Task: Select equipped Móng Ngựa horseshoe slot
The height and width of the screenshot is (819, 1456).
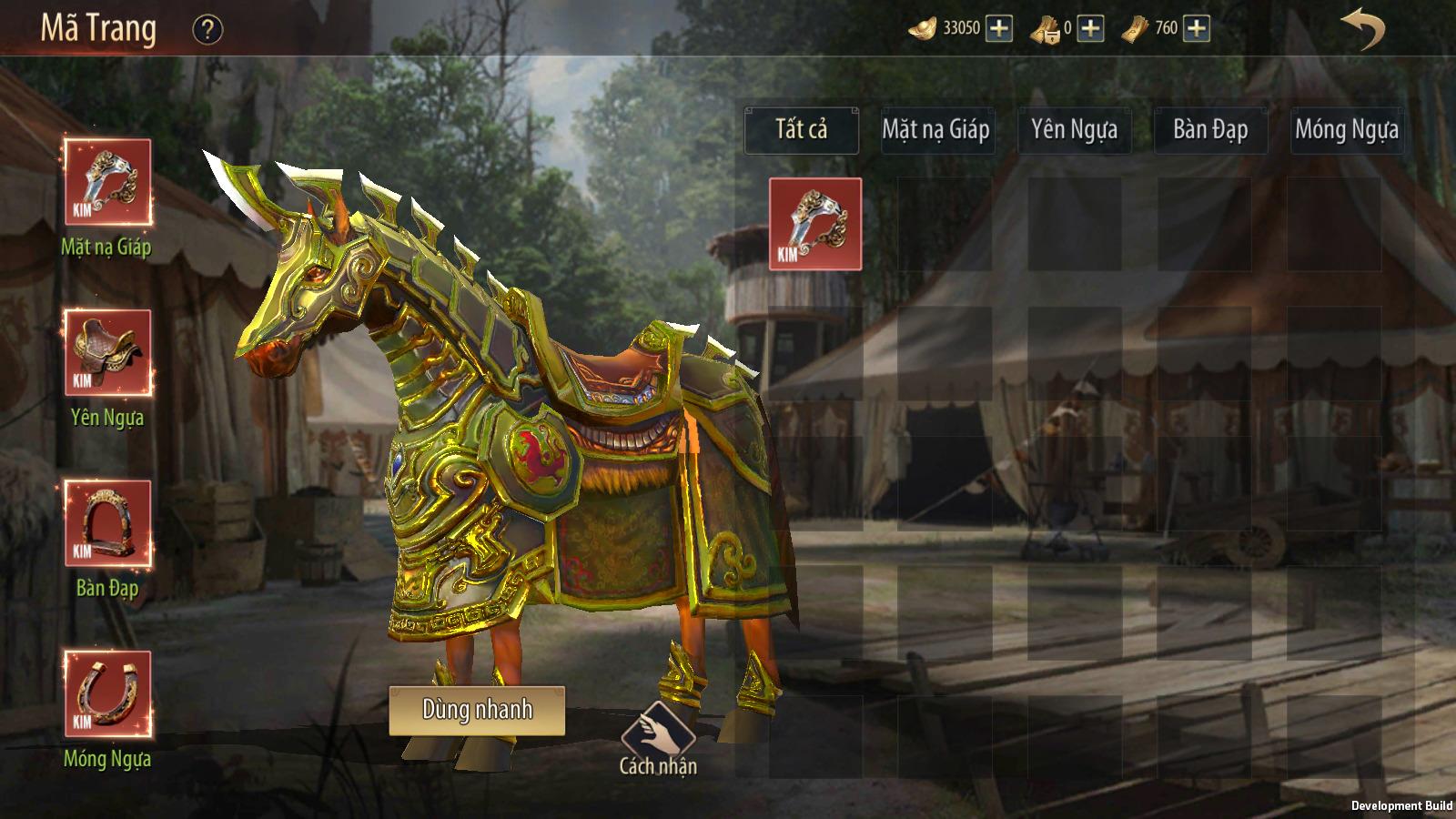Action: 108,693
